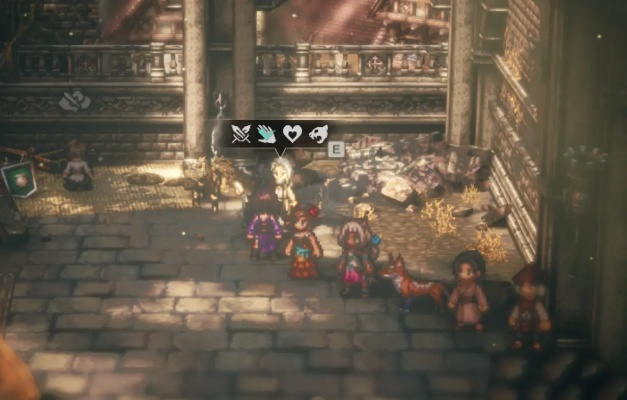The width and height of the screenshot is (627, 400).
Task: Select the crossed swords challenge action
Action: coord(241,133)
